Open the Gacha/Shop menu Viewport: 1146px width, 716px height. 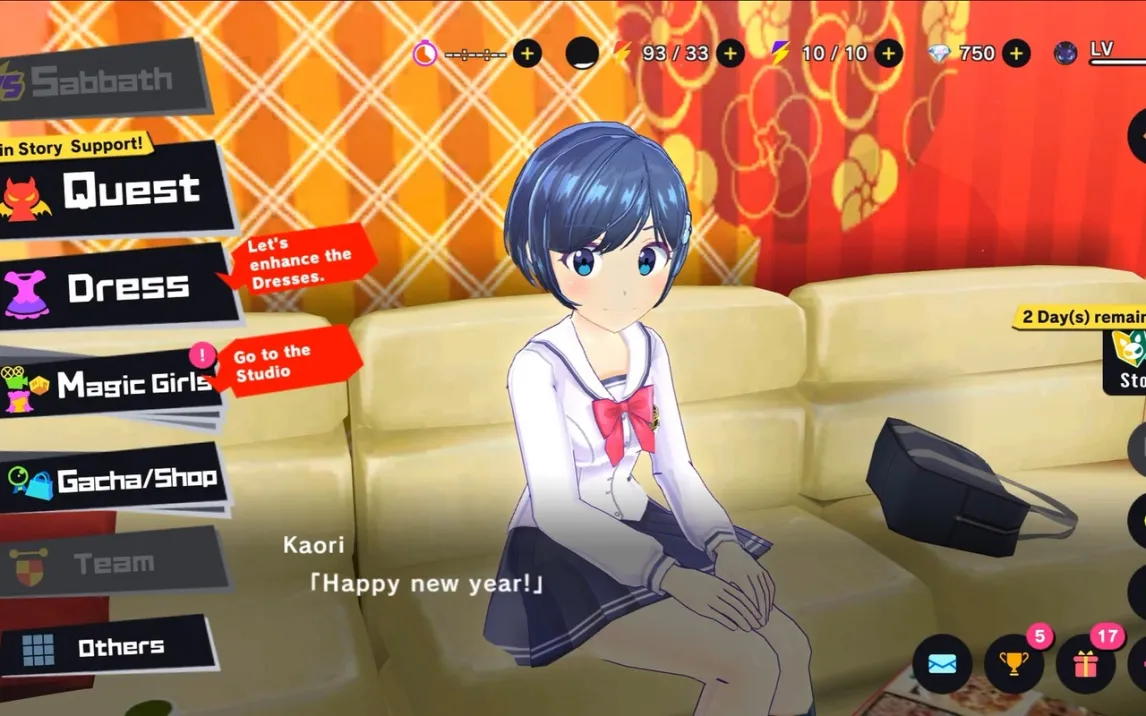click(115, 481)
